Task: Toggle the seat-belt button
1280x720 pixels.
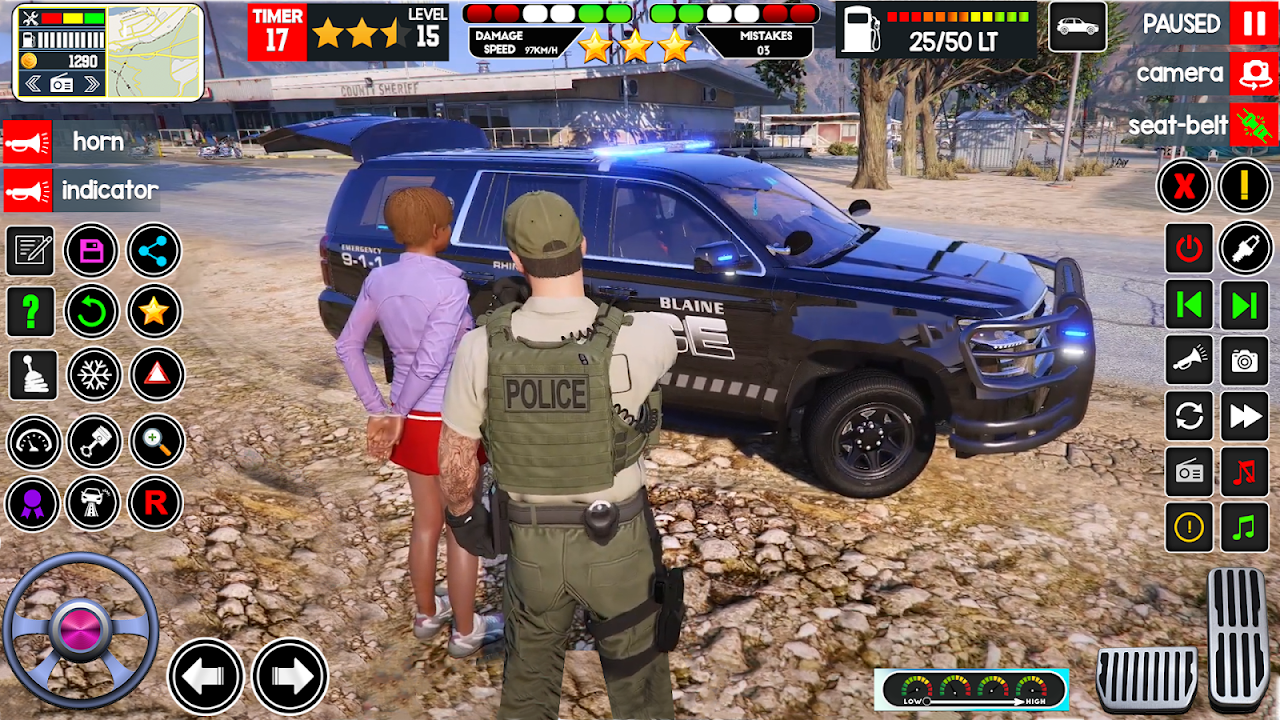Action: click(x=1254, y=126)
